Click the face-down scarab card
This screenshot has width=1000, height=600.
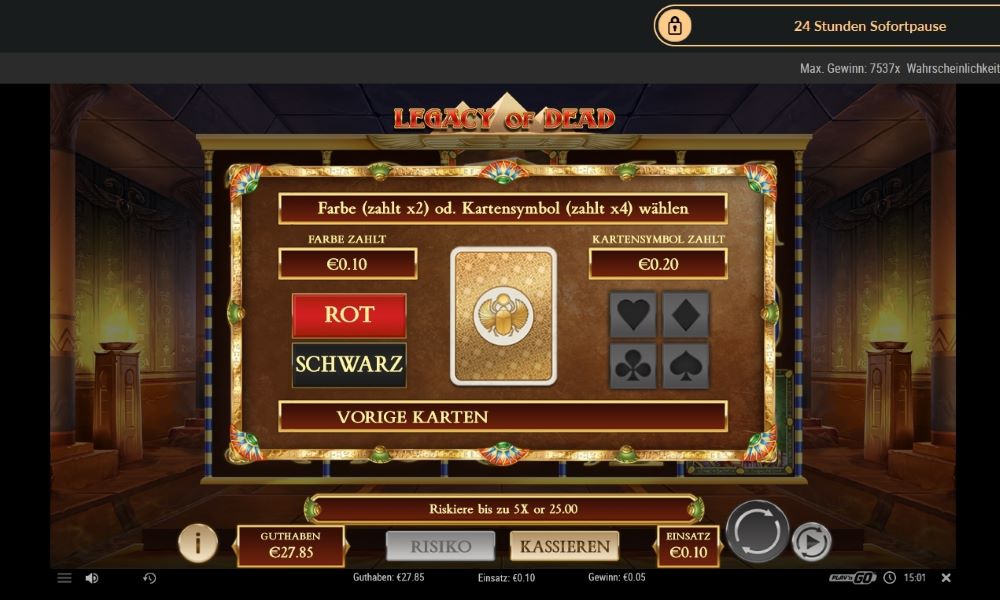tap(503, 315)
